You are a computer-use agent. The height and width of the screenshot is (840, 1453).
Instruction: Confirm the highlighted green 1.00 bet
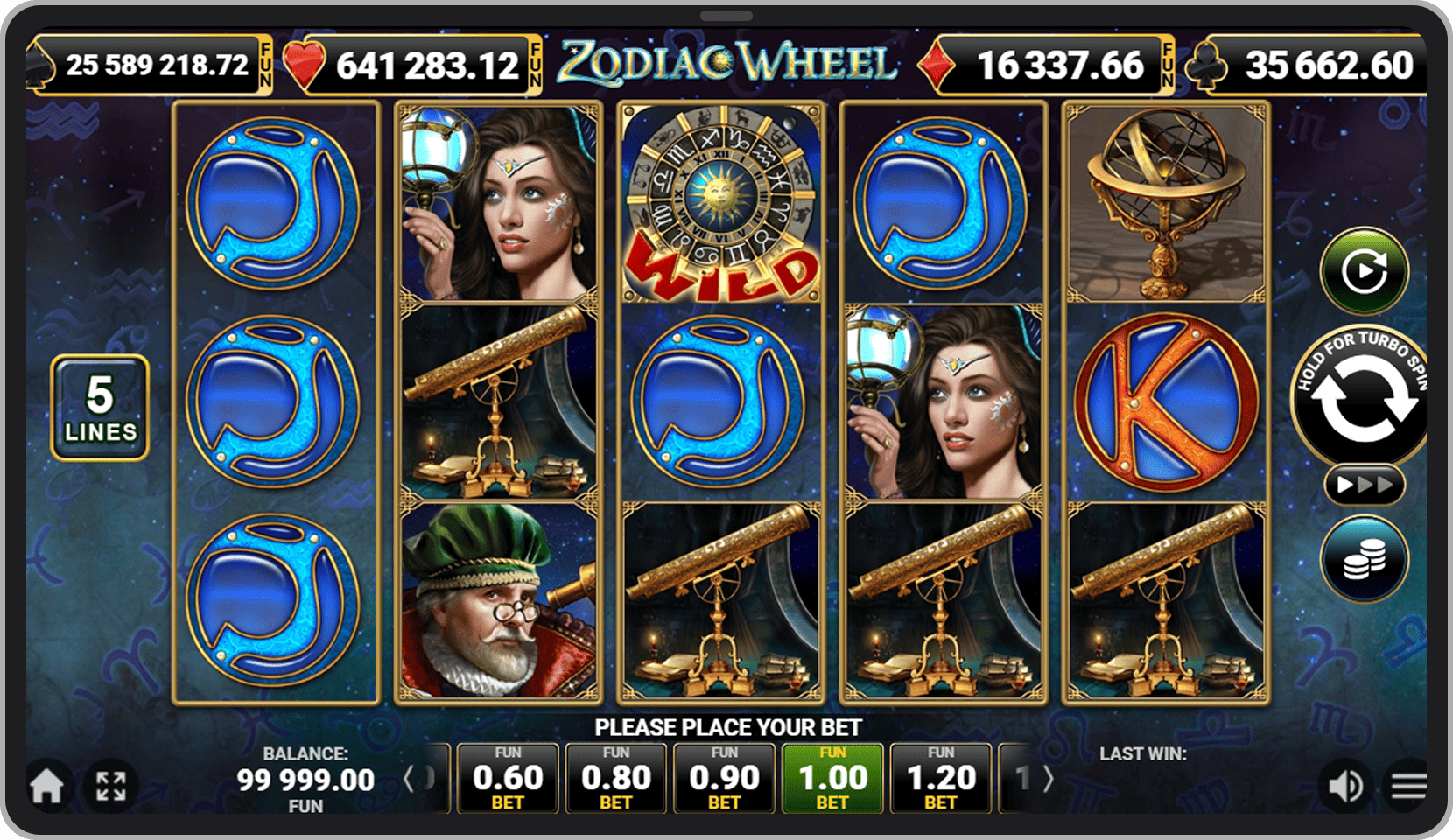point(833,777)
